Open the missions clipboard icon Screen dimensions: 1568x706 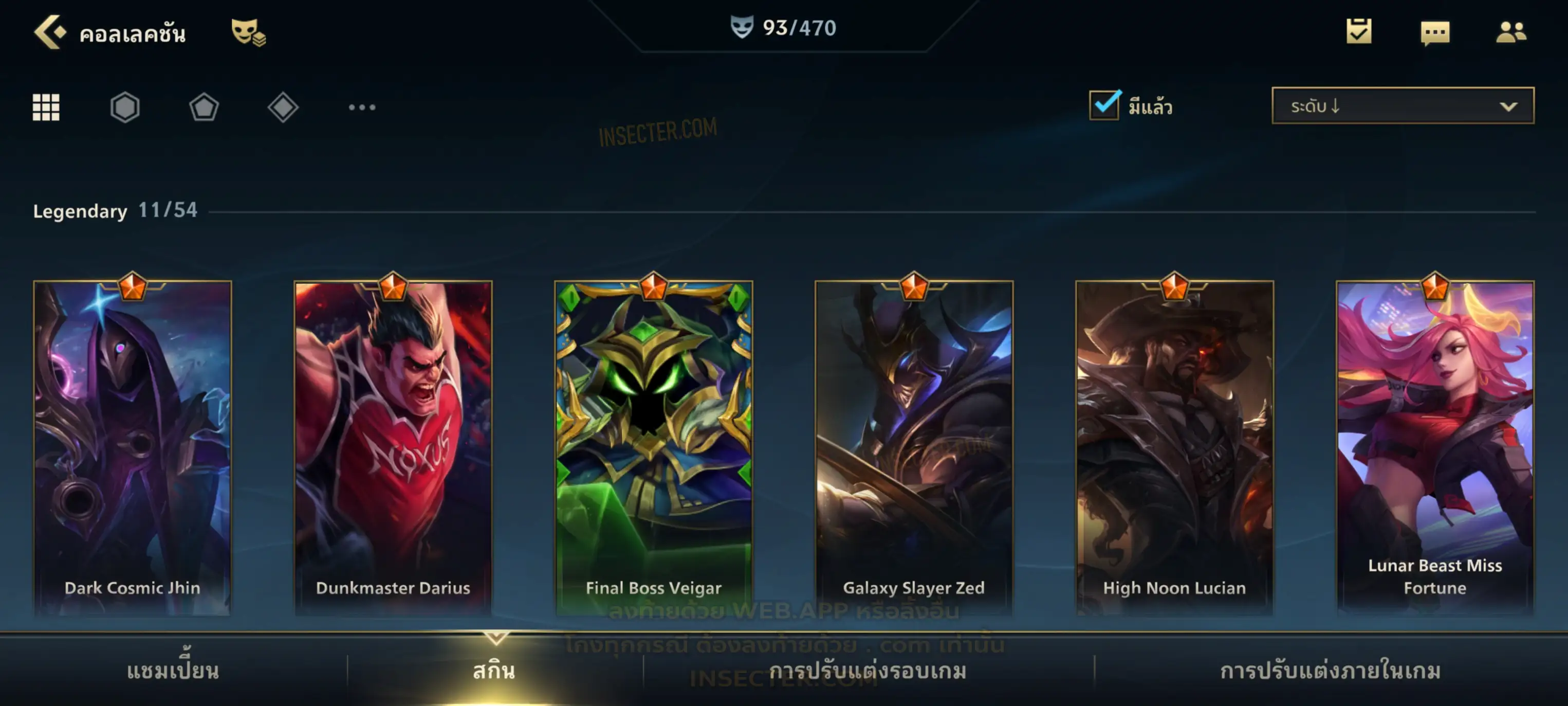click(x=1359, y=32)
